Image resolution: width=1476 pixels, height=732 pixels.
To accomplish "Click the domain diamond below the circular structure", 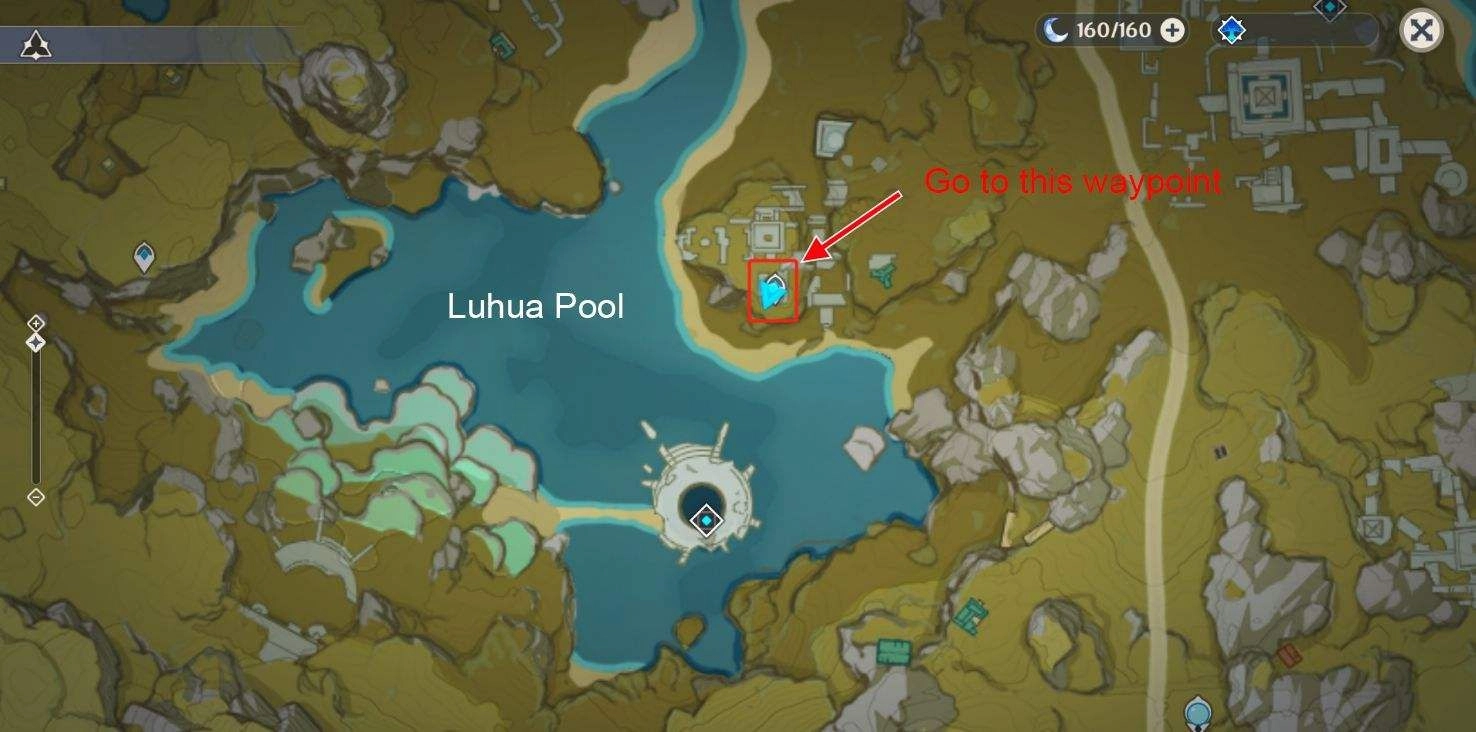I will pyautogui.click(x=707, y=519).
